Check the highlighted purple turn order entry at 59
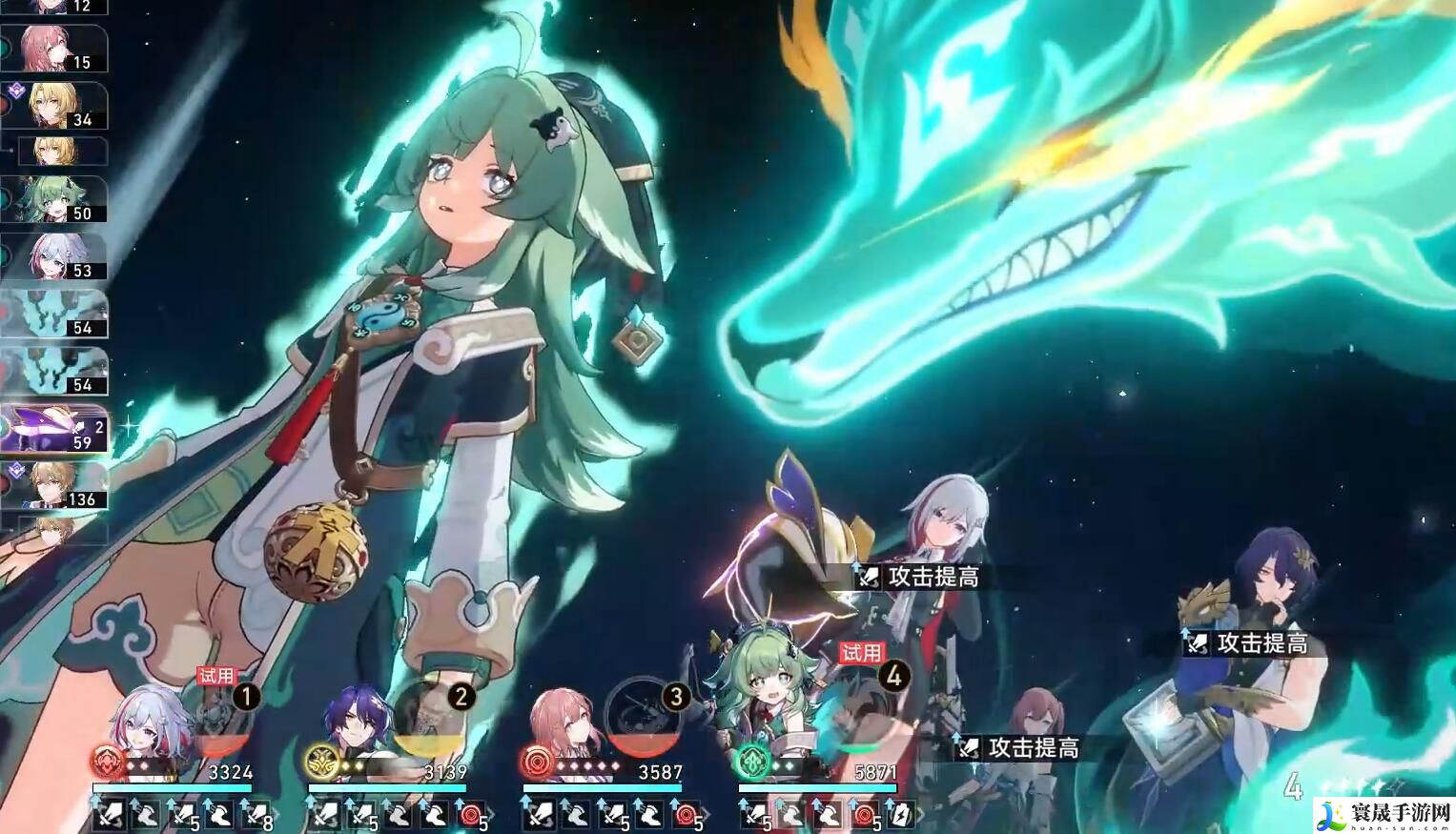Screen dimensions: 1456x834 55,429
